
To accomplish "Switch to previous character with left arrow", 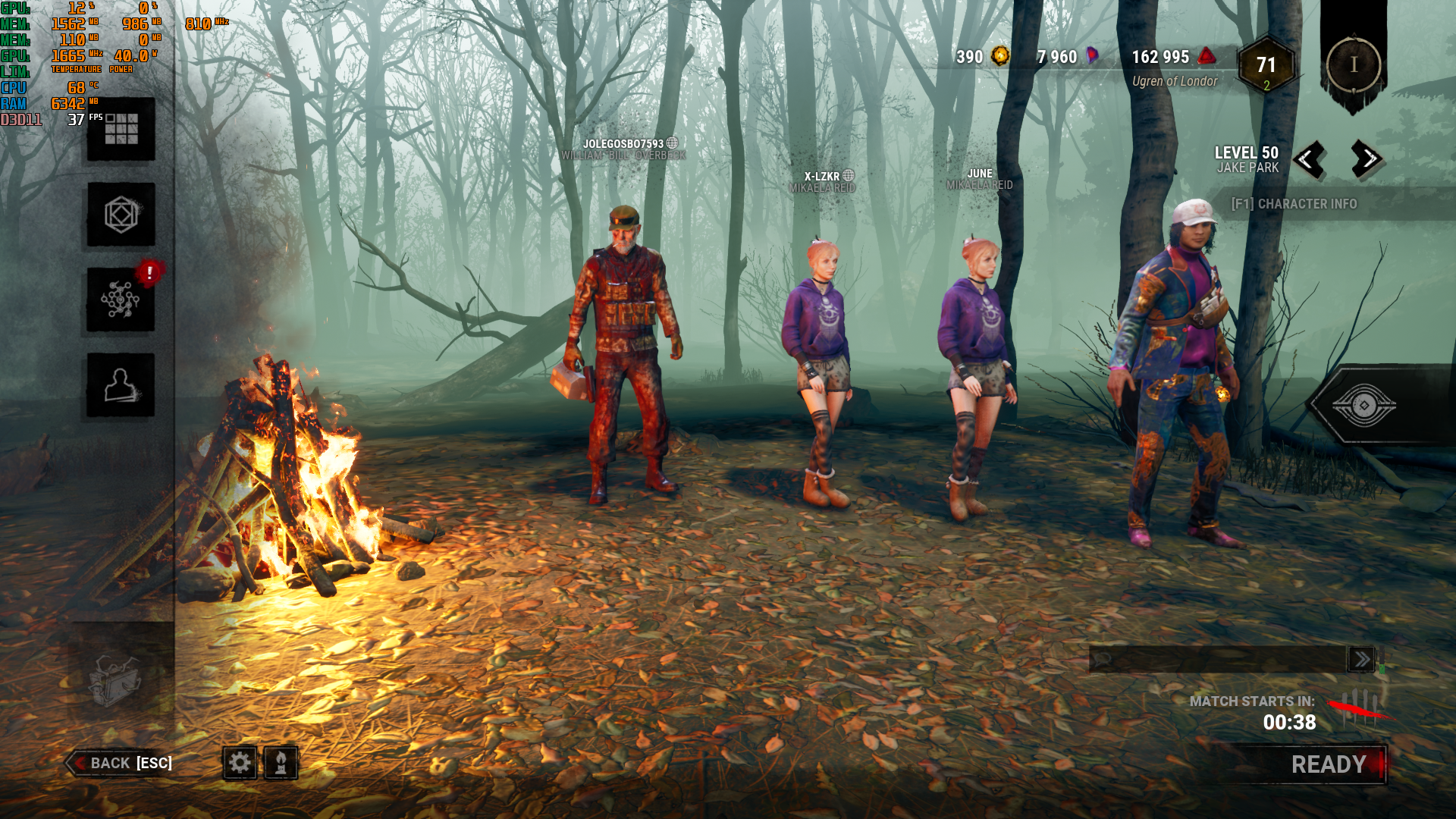I will (x=1309, y=159).
